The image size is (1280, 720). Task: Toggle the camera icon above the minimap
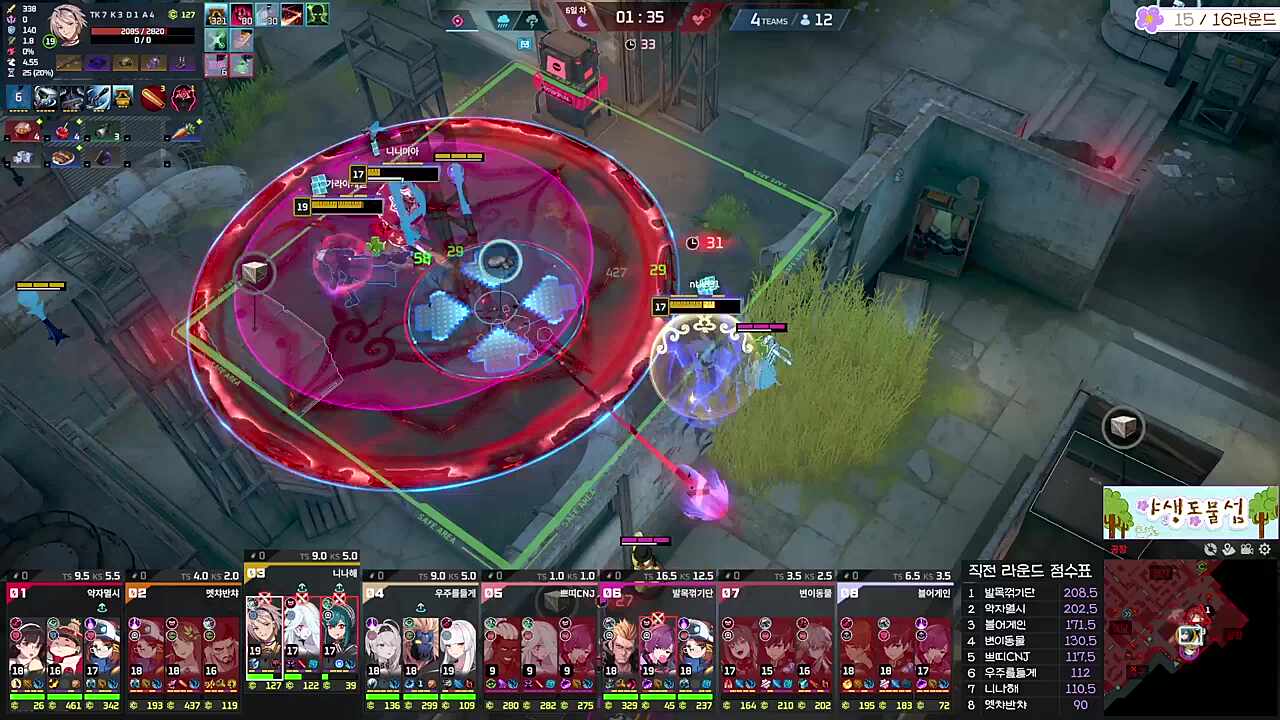coord(1247,549)
